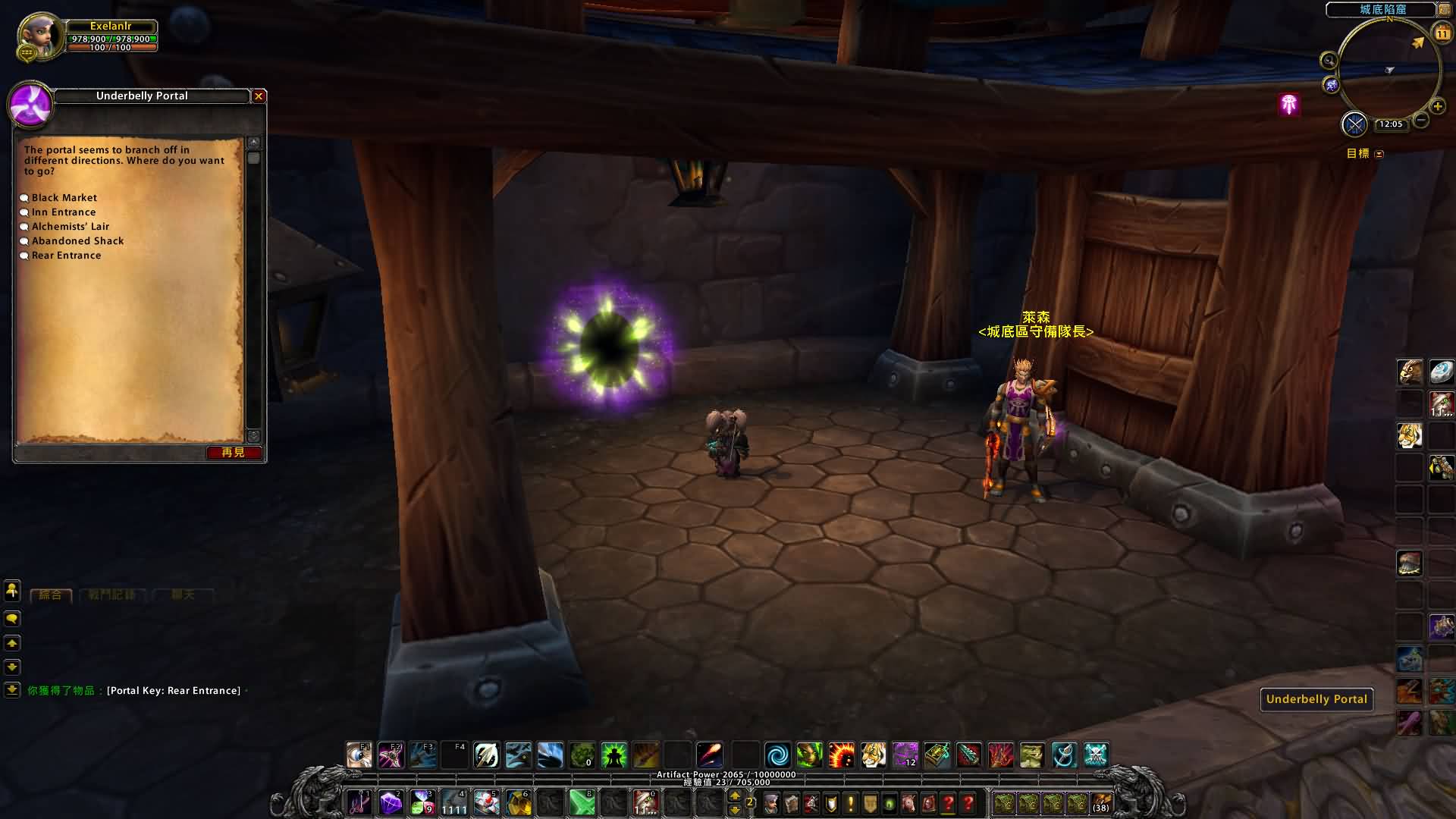
Task: Click the Portal Key: Rear Entrance chat link
Action: (x=174, y=691)
